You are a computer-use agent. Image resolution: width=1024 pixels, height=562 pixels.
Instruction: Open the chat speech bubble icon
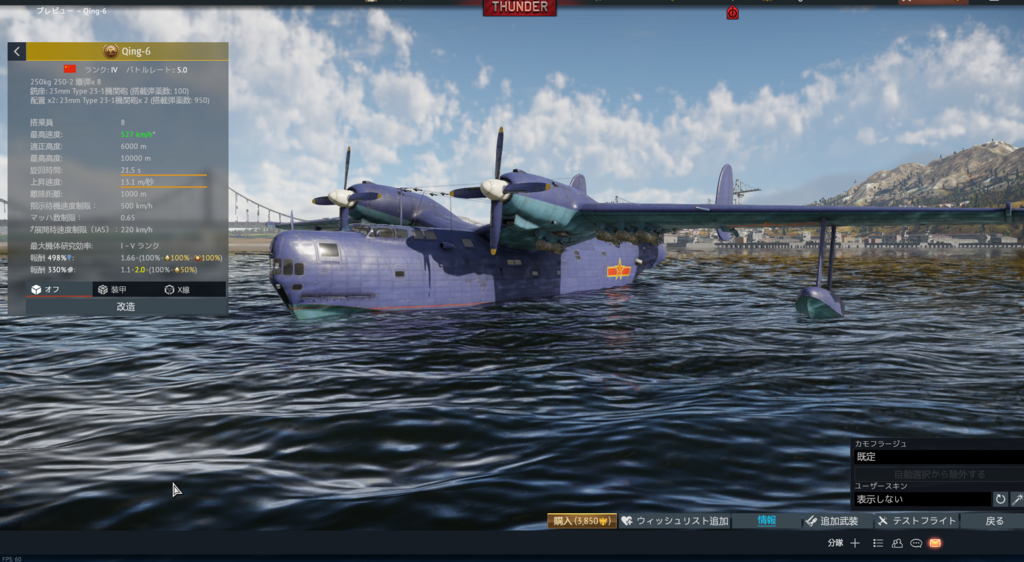pyautogui.click(x=916, y=543)
